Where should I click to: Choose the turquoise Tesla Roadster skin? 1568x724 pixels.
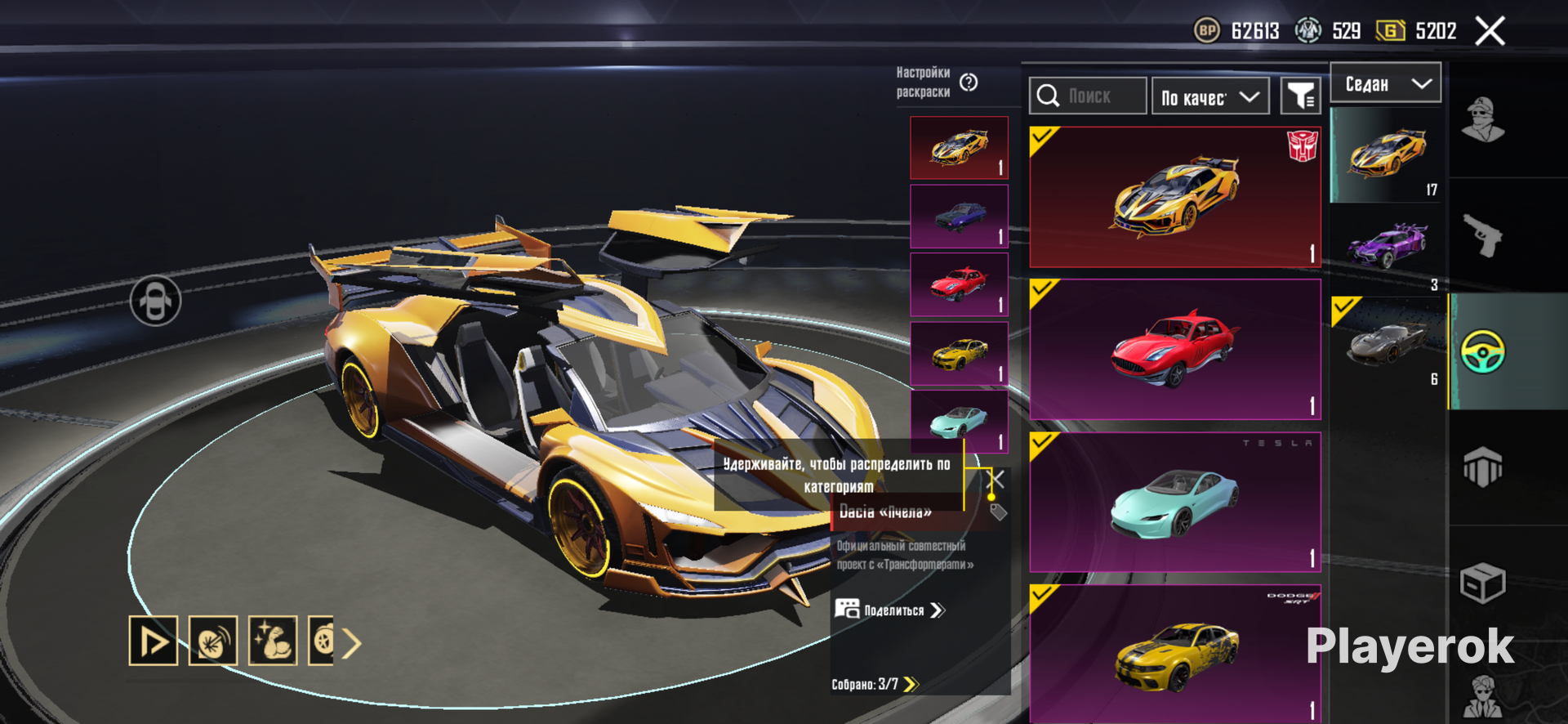point(1174,502)
